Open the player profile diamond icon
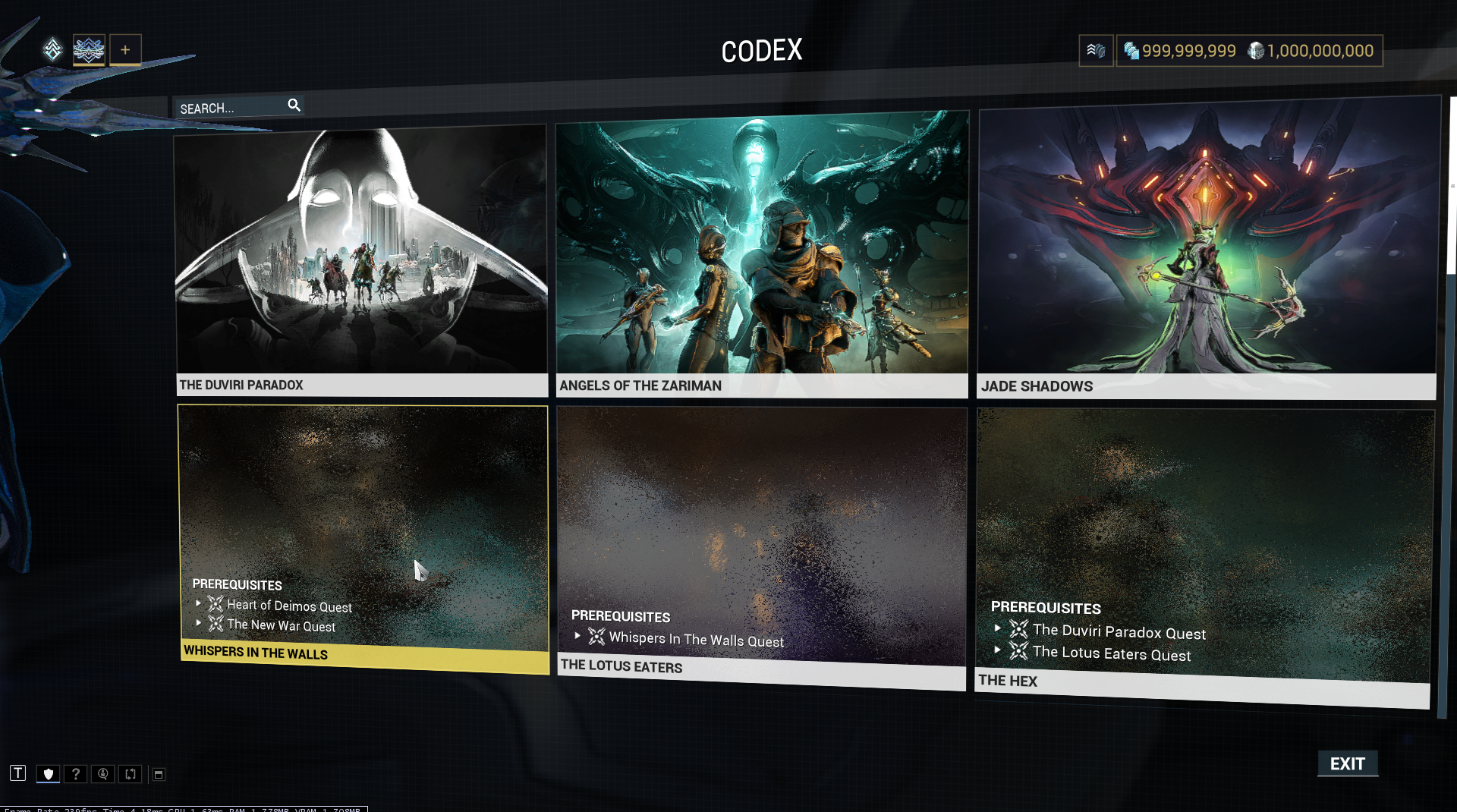 52,50
